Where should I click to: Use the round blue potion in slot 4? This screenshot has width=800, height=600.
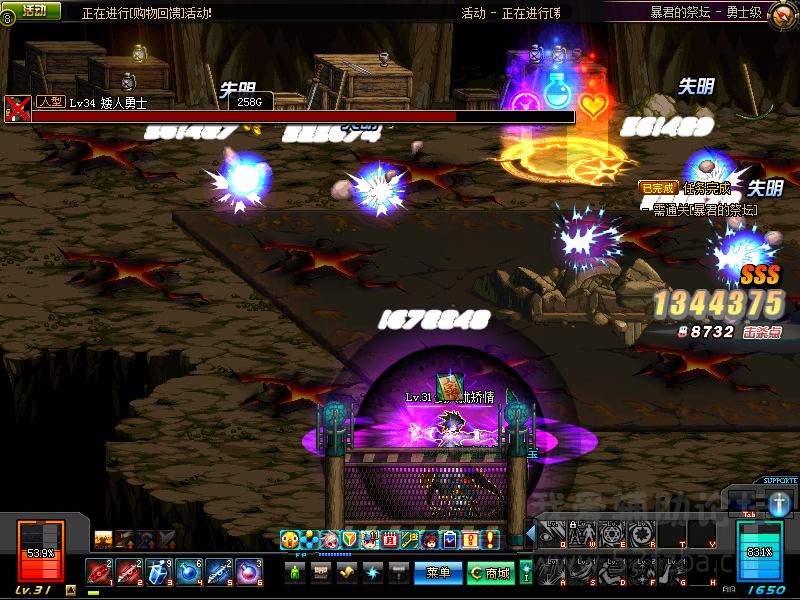(190, 572)
